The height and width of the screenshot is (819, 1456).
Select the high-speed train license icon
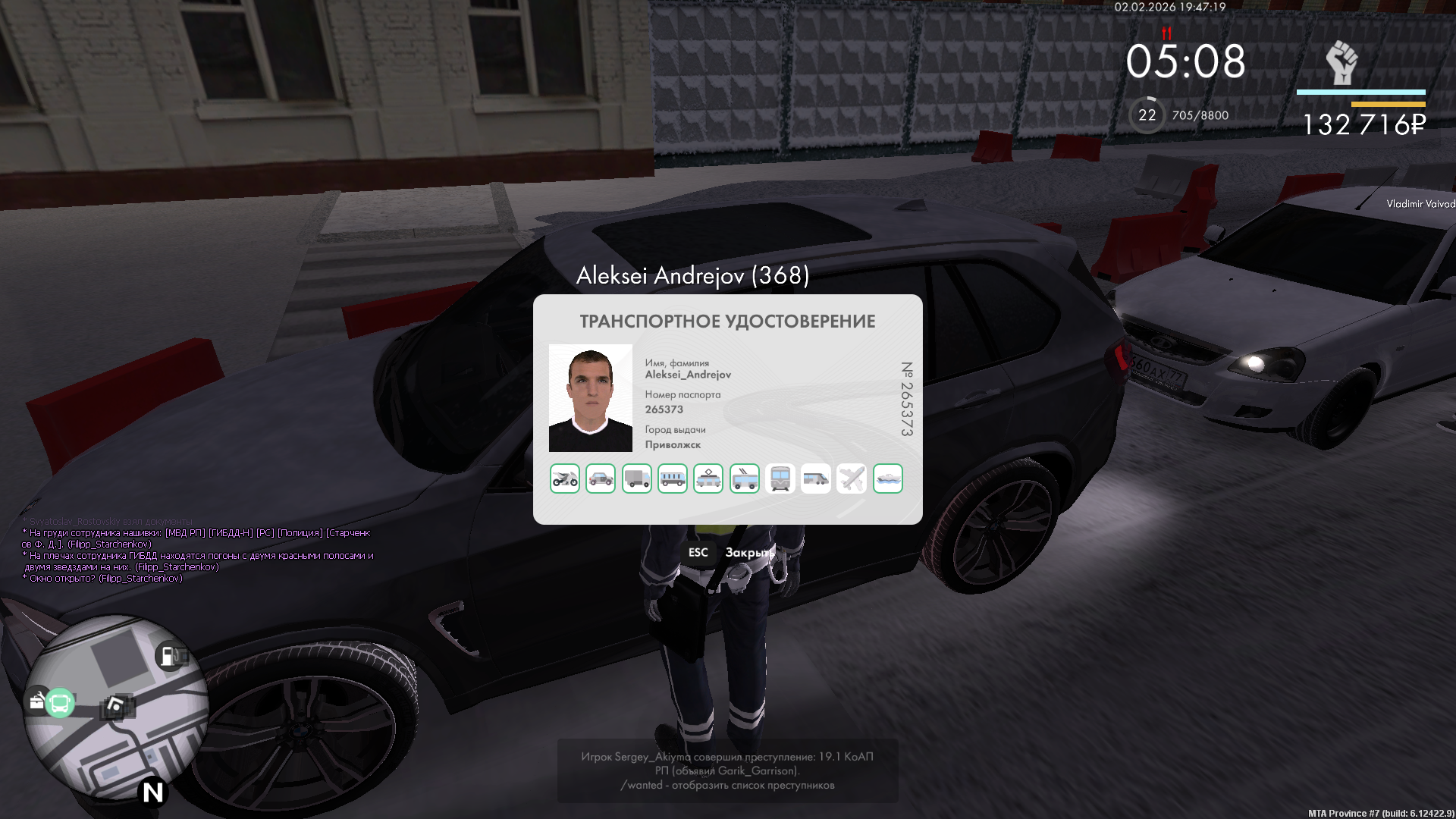(816, 479)
